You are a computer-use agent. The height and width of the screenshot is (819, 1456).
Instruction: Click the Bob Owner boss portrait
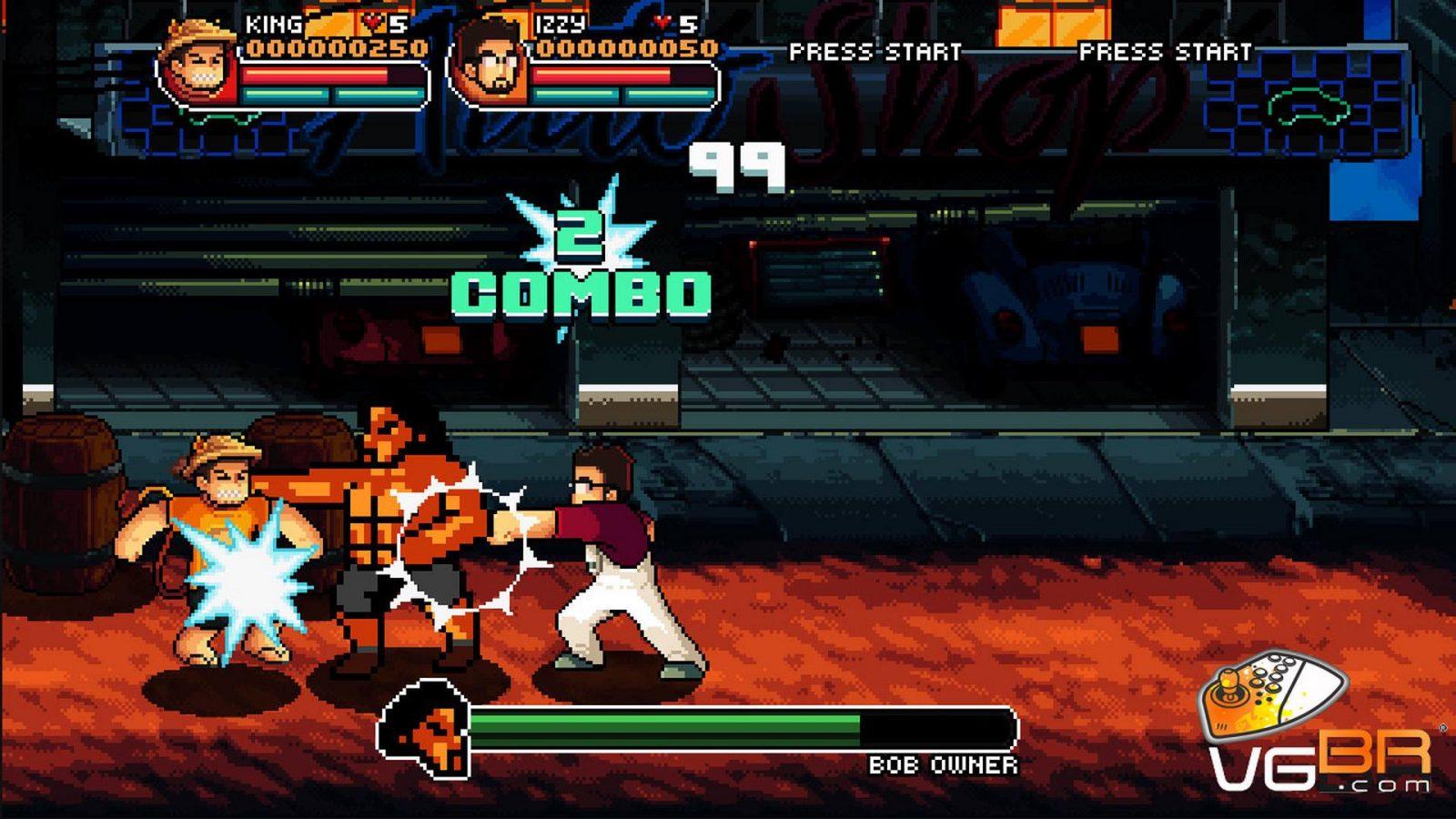[428, 728]
